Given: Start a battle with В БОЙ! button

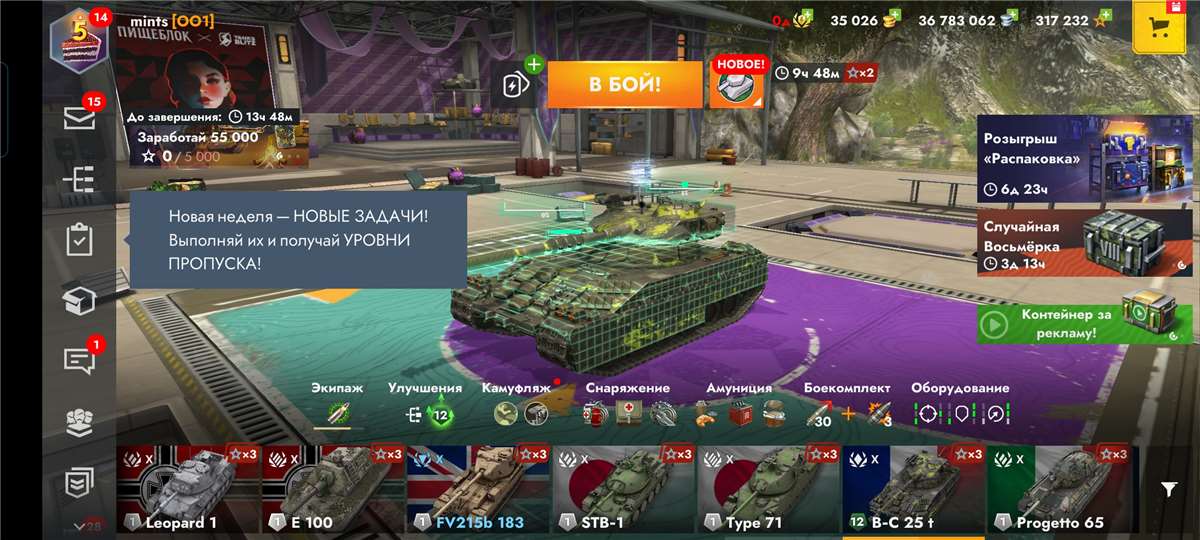Looking at the screenshot, I should 624,84.
